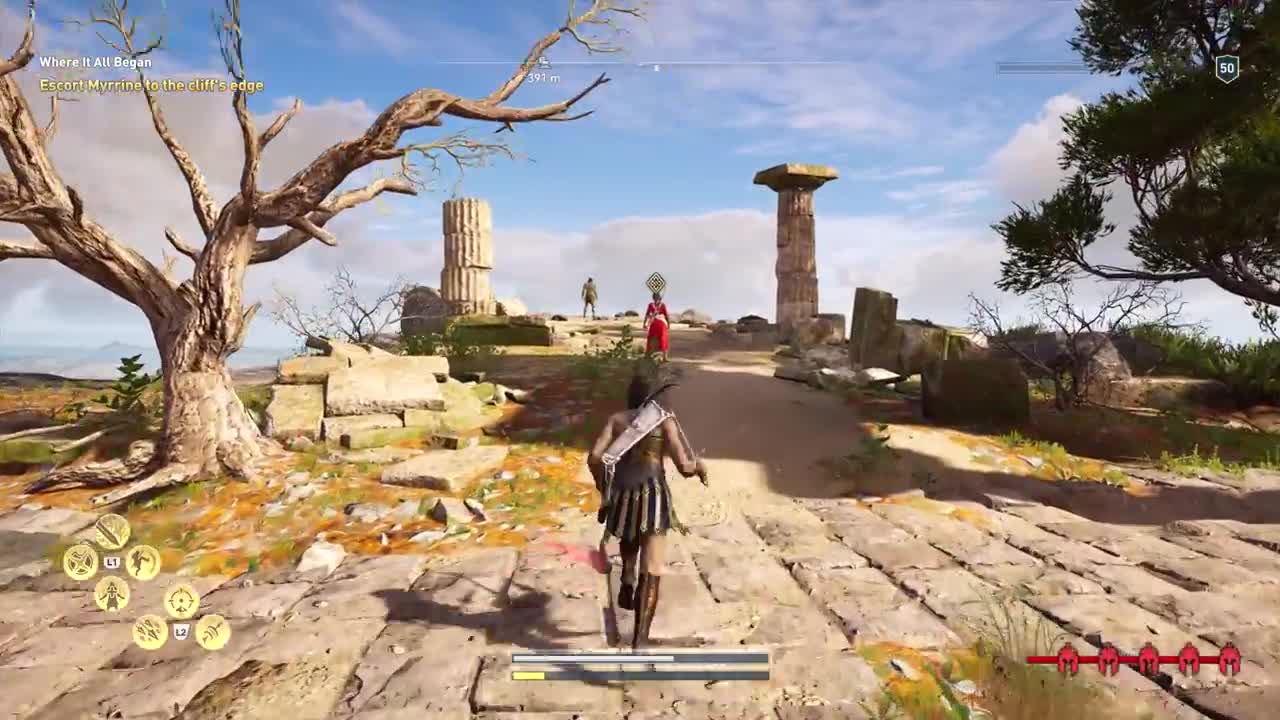Select the crosshair target shot ability
The image size is (1280, 720).
pyautogui.click(x=181, y=601)
